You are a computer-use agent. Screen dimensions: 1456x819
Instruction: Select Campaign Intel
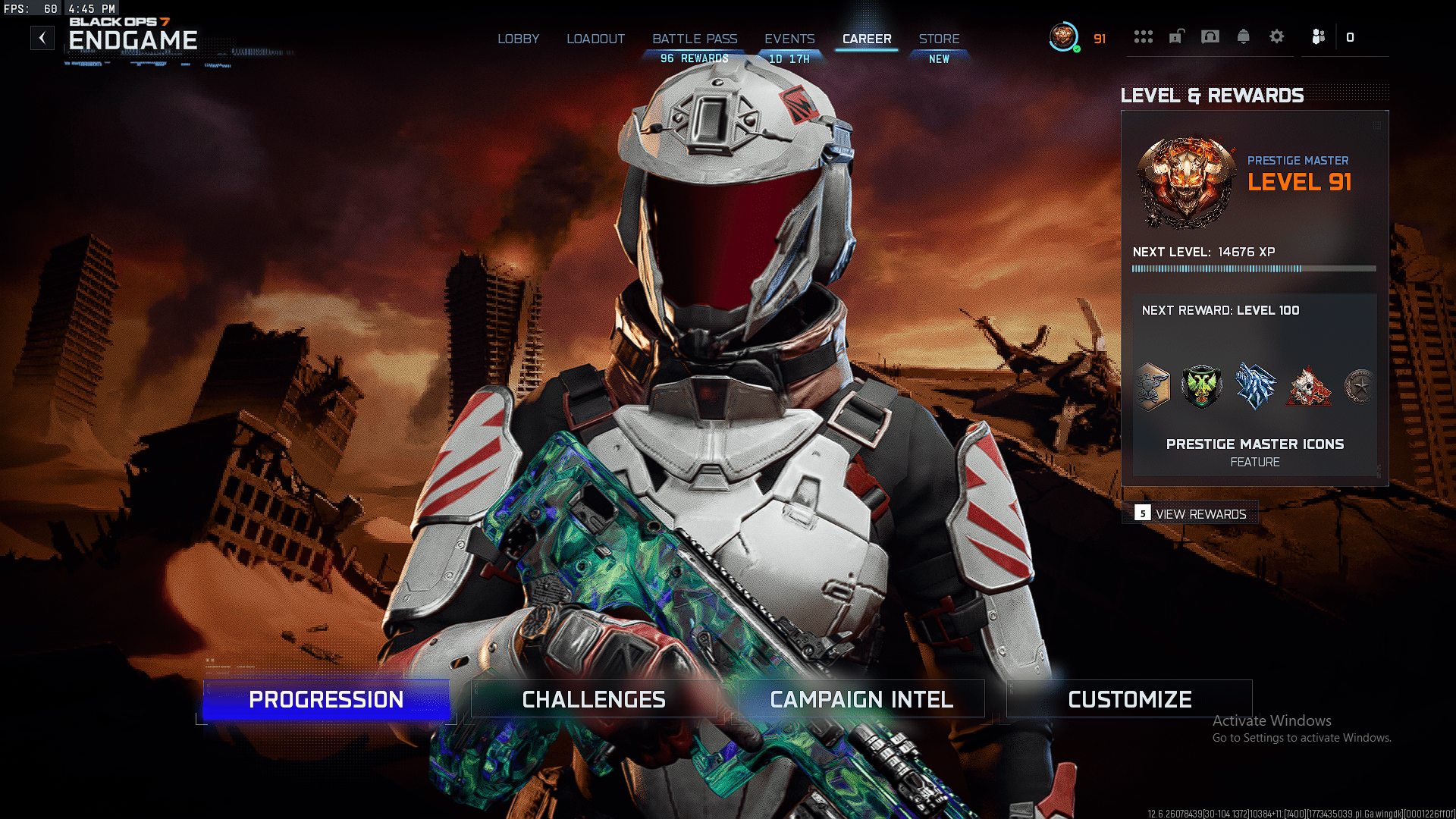[861, 698]
